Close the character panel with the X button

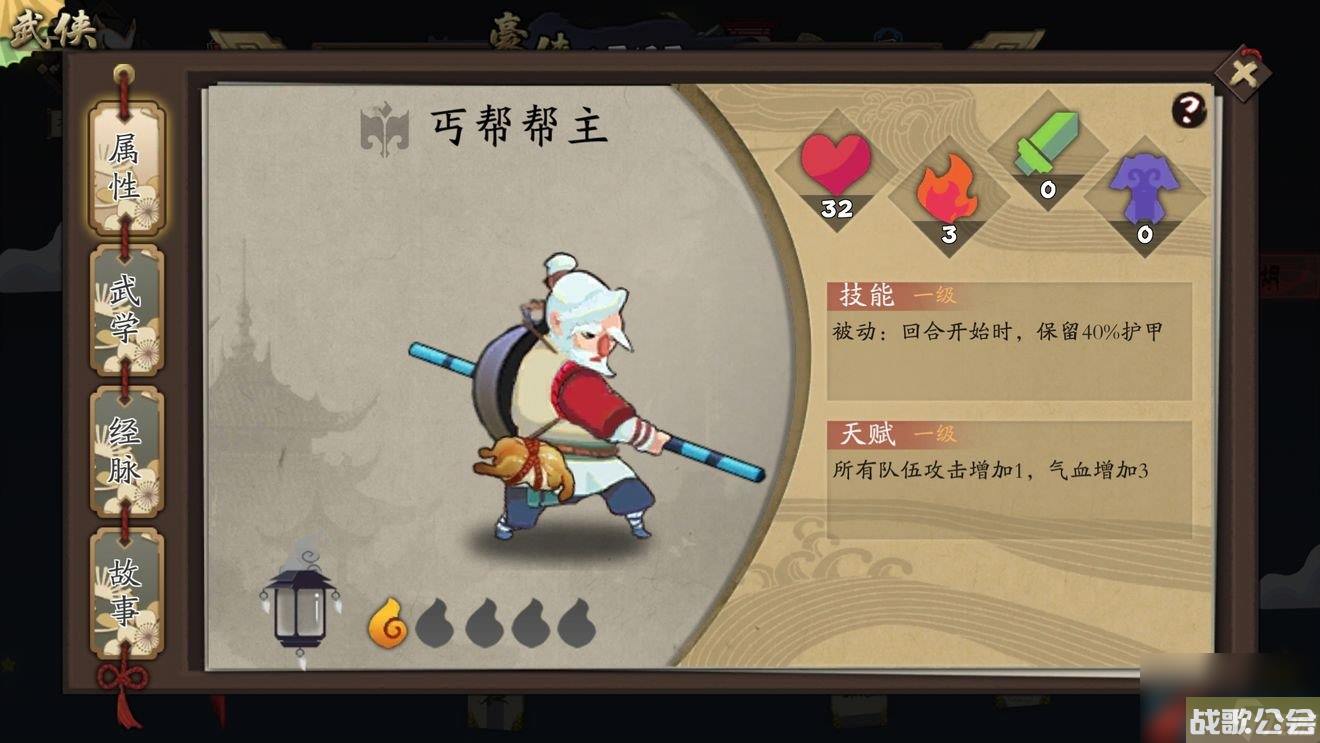tap(1243, 70)
